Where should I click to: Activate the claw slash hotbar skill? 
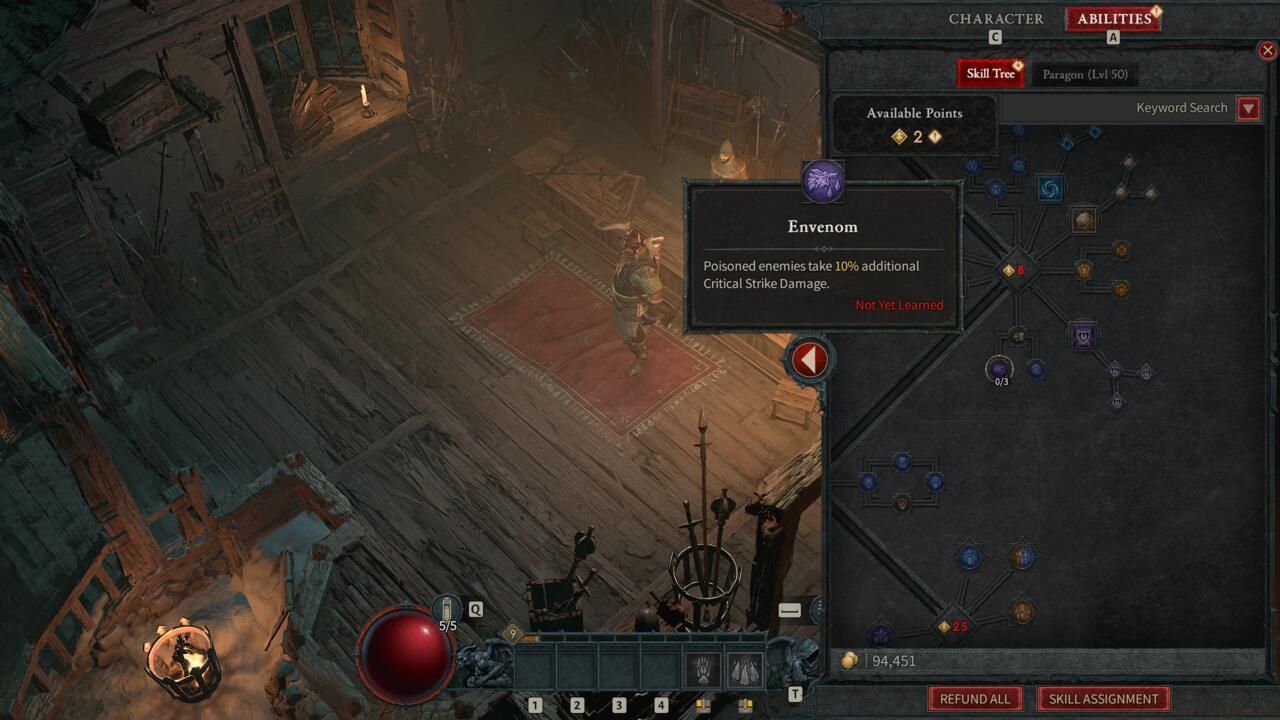703,669
